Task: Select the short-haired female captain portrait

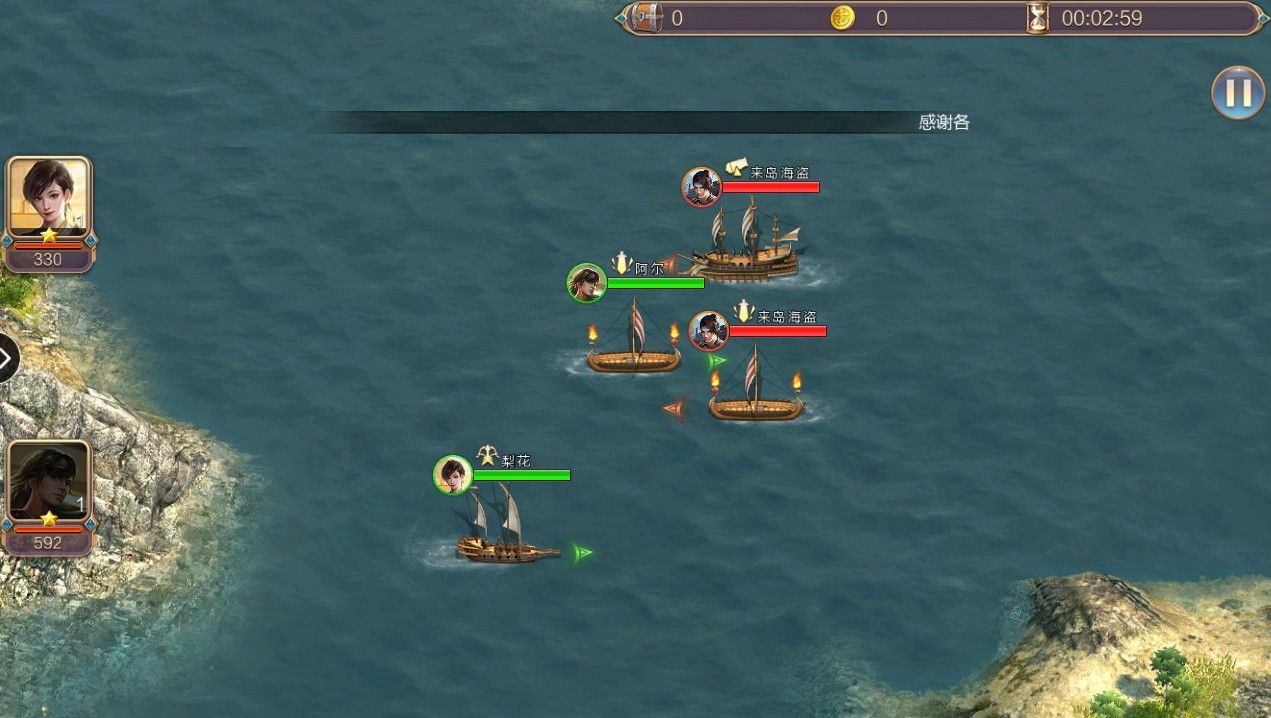Action: pos(48,197)
